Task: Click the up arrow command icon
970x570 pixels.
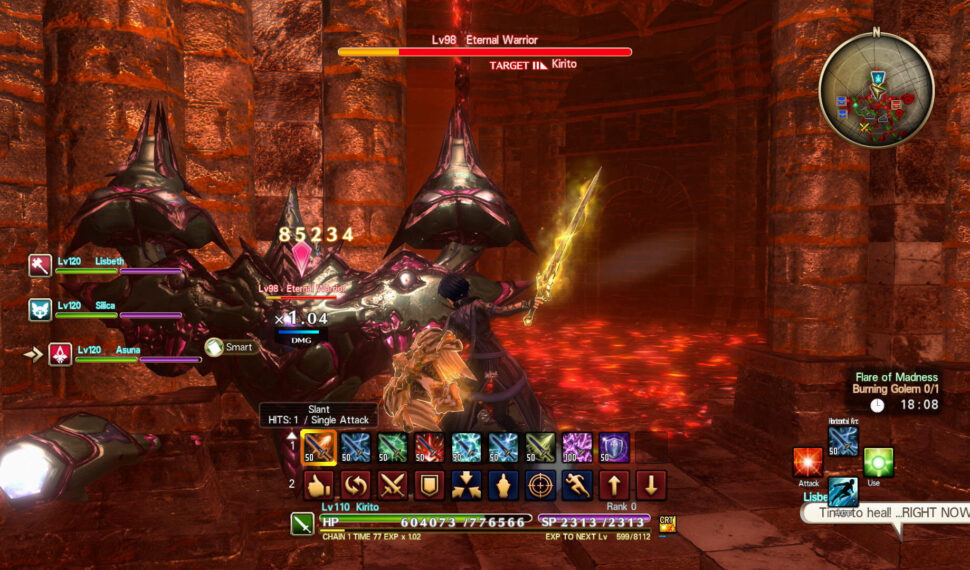Action: click(614, 485)
